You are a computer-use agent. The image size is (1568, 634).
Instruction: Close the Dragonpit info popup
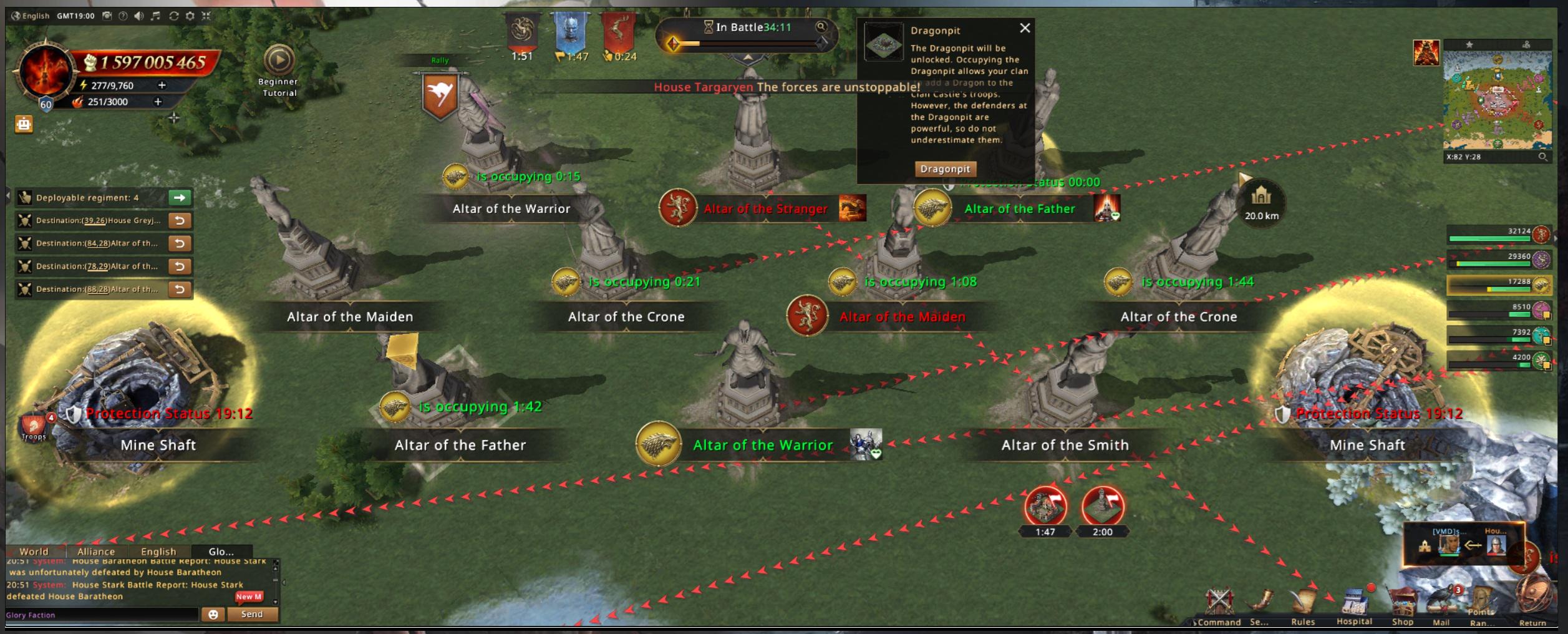(x=1025, y=28)
